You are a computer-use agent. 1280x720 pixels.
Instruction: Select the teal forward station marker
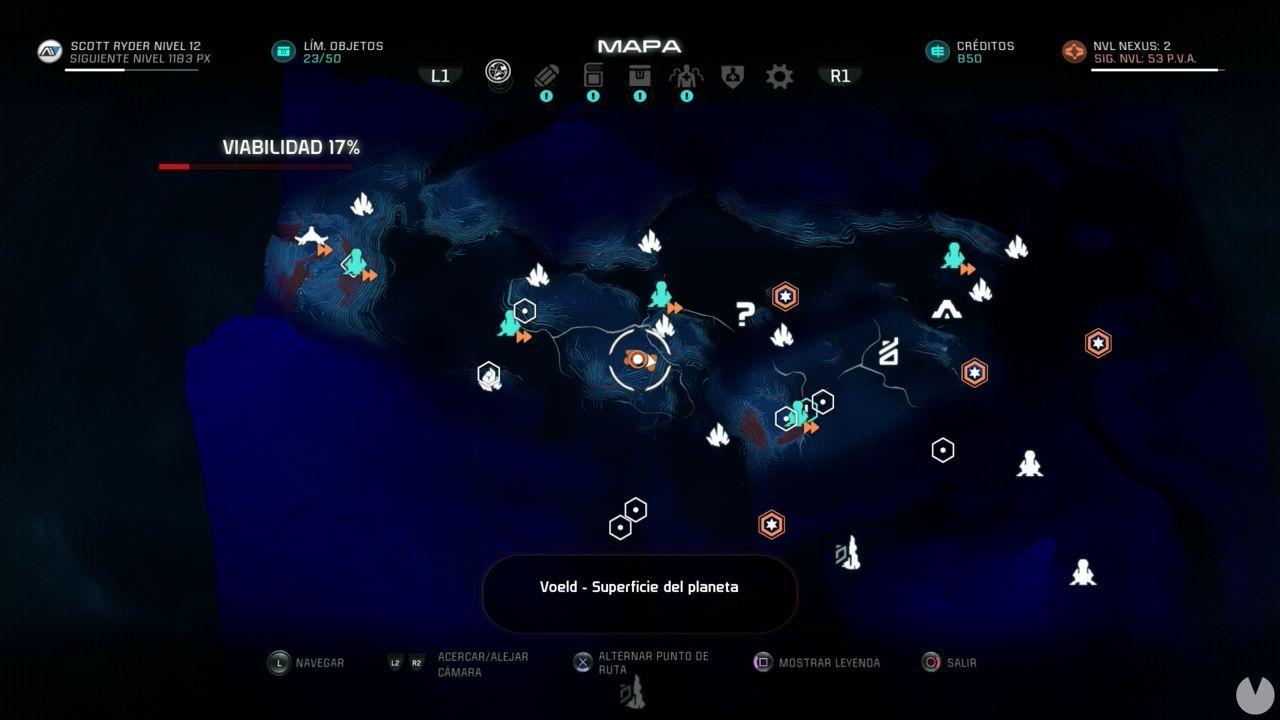pos(661,295)
